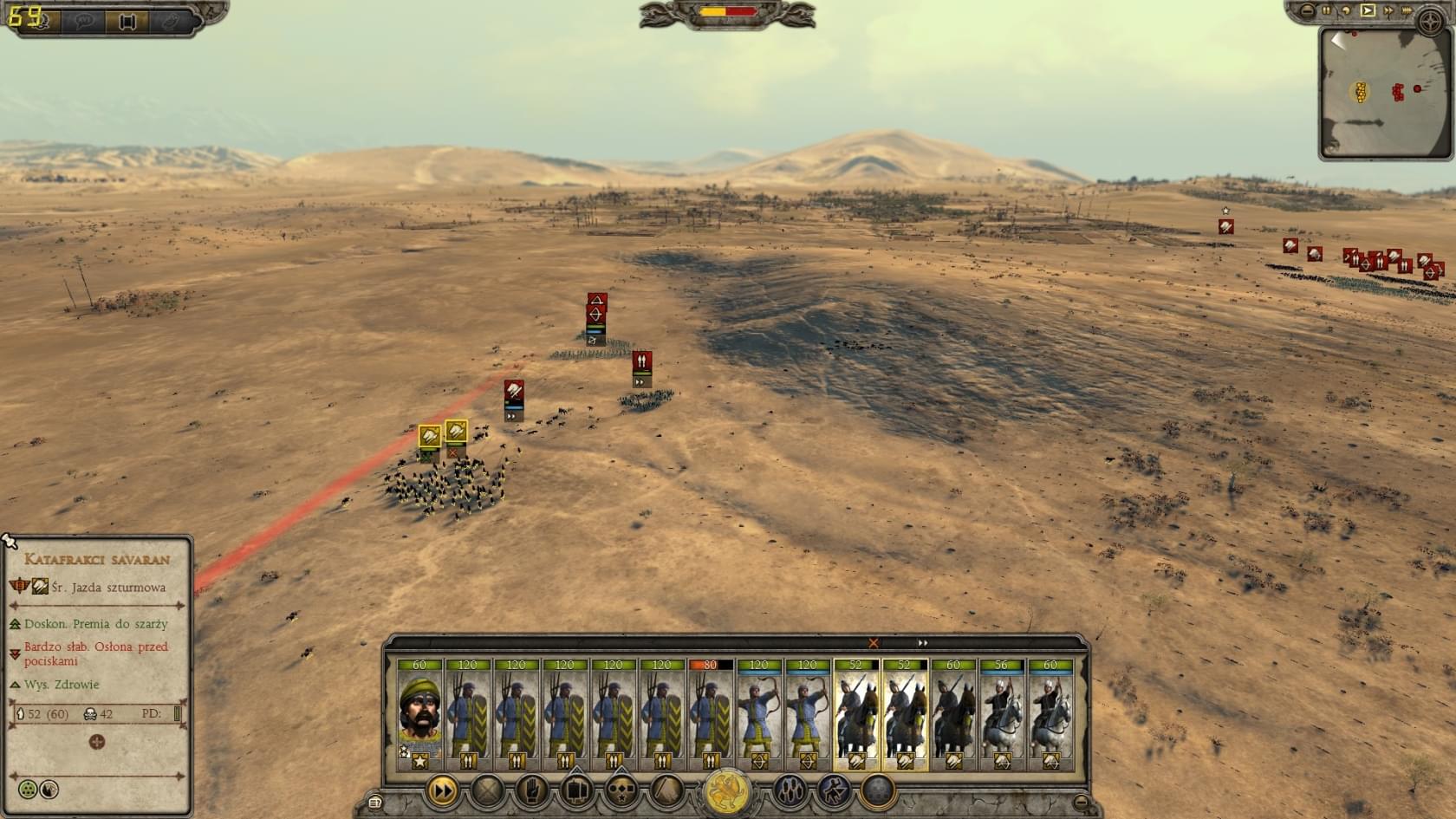Select the general's unit card

[x=419, y=714]
